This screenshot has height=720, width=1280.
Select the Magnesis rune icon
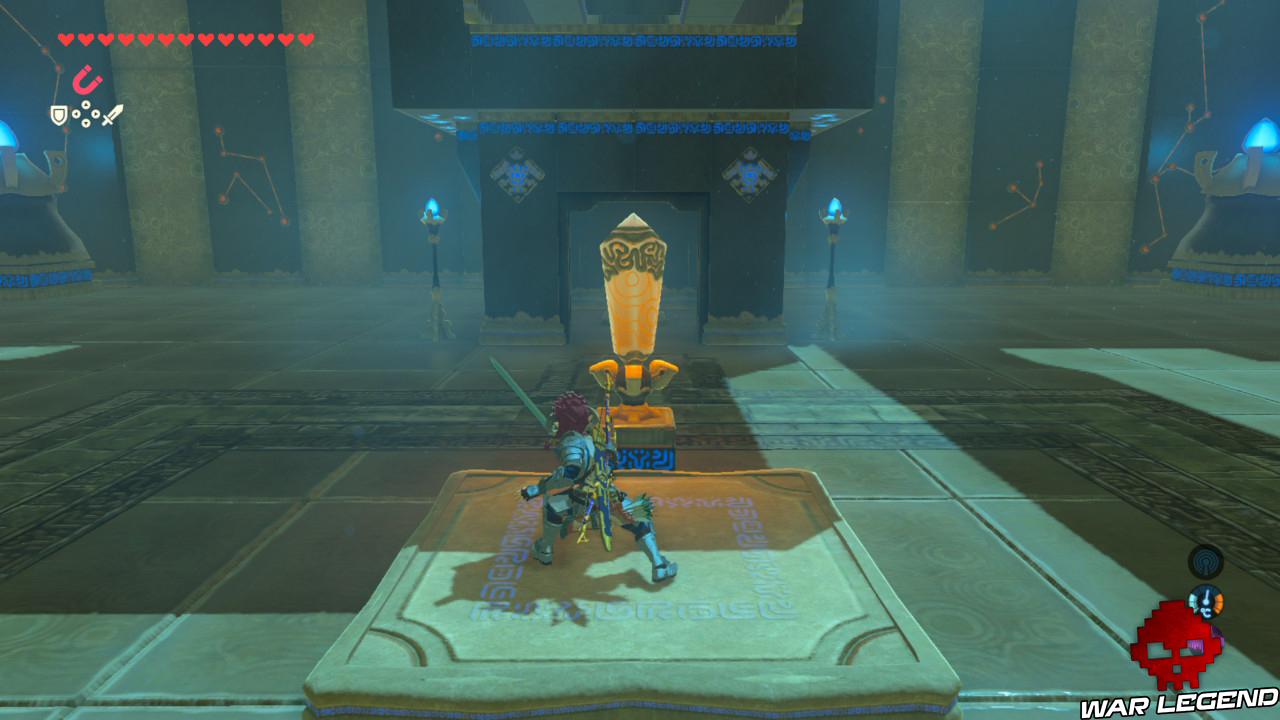[x=85, y=79]
